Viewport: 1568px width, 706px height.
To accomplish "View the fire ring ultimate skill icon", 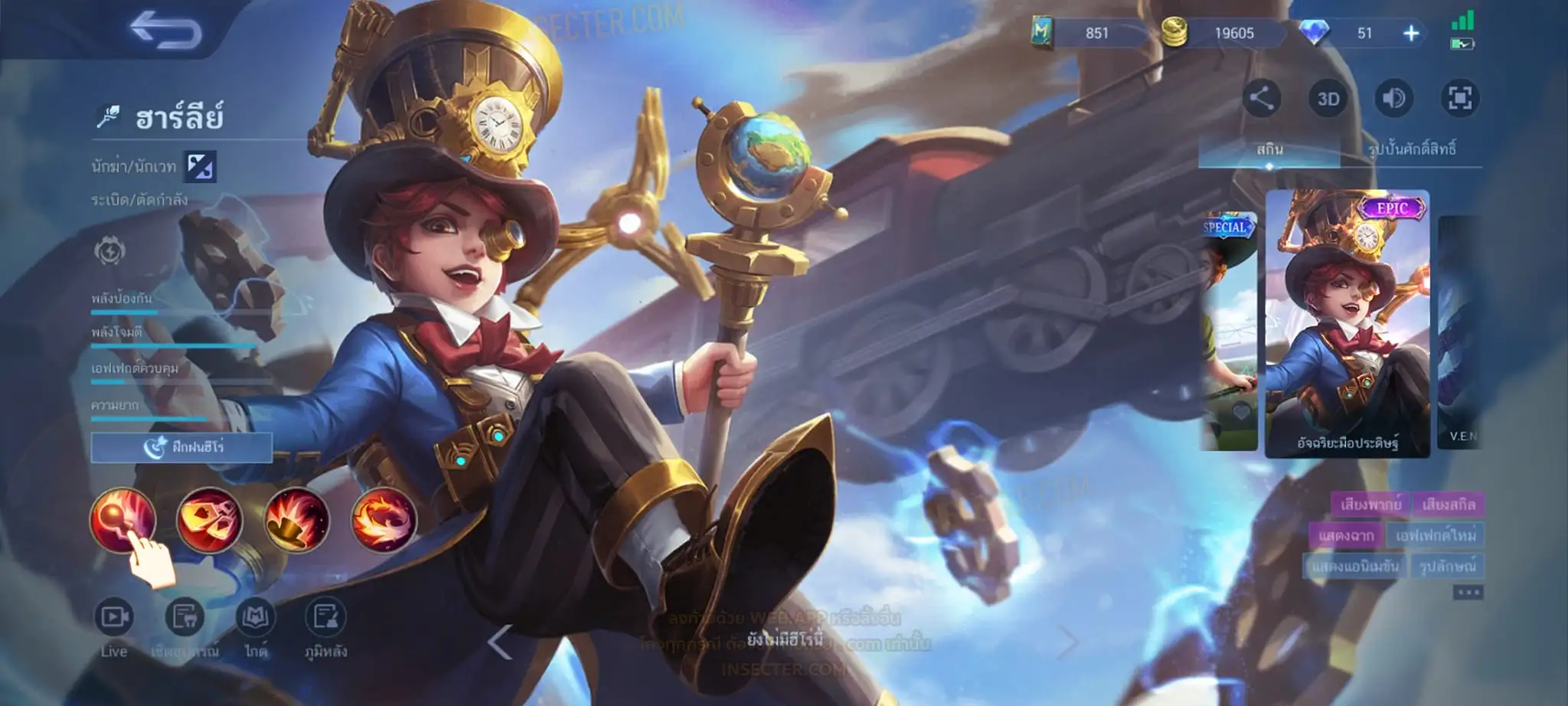I will point(384,519).
